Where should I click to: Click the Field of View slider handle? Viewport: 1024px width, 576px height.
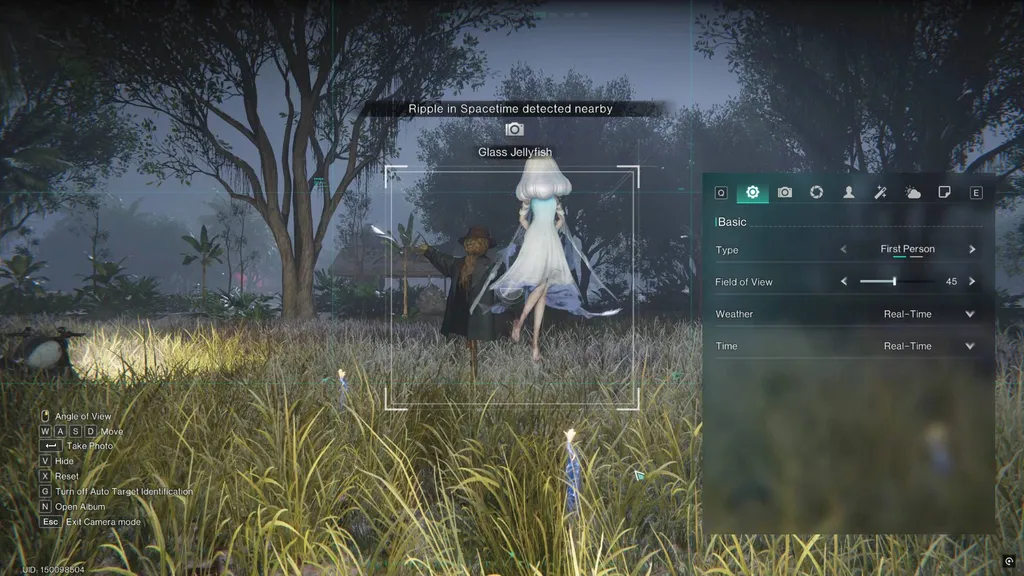(x=894, y=282)
